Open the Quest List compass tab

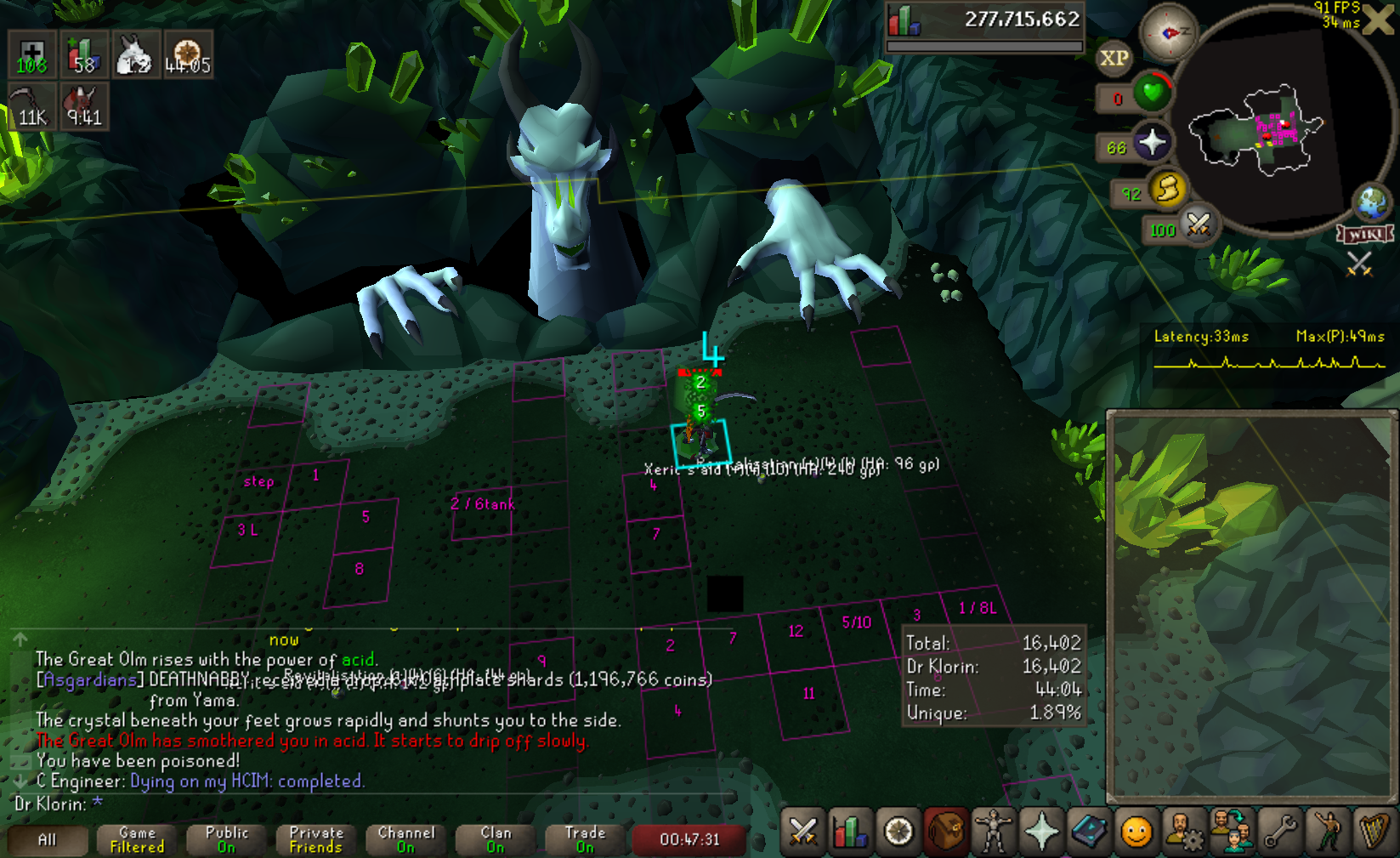[898, 831]
